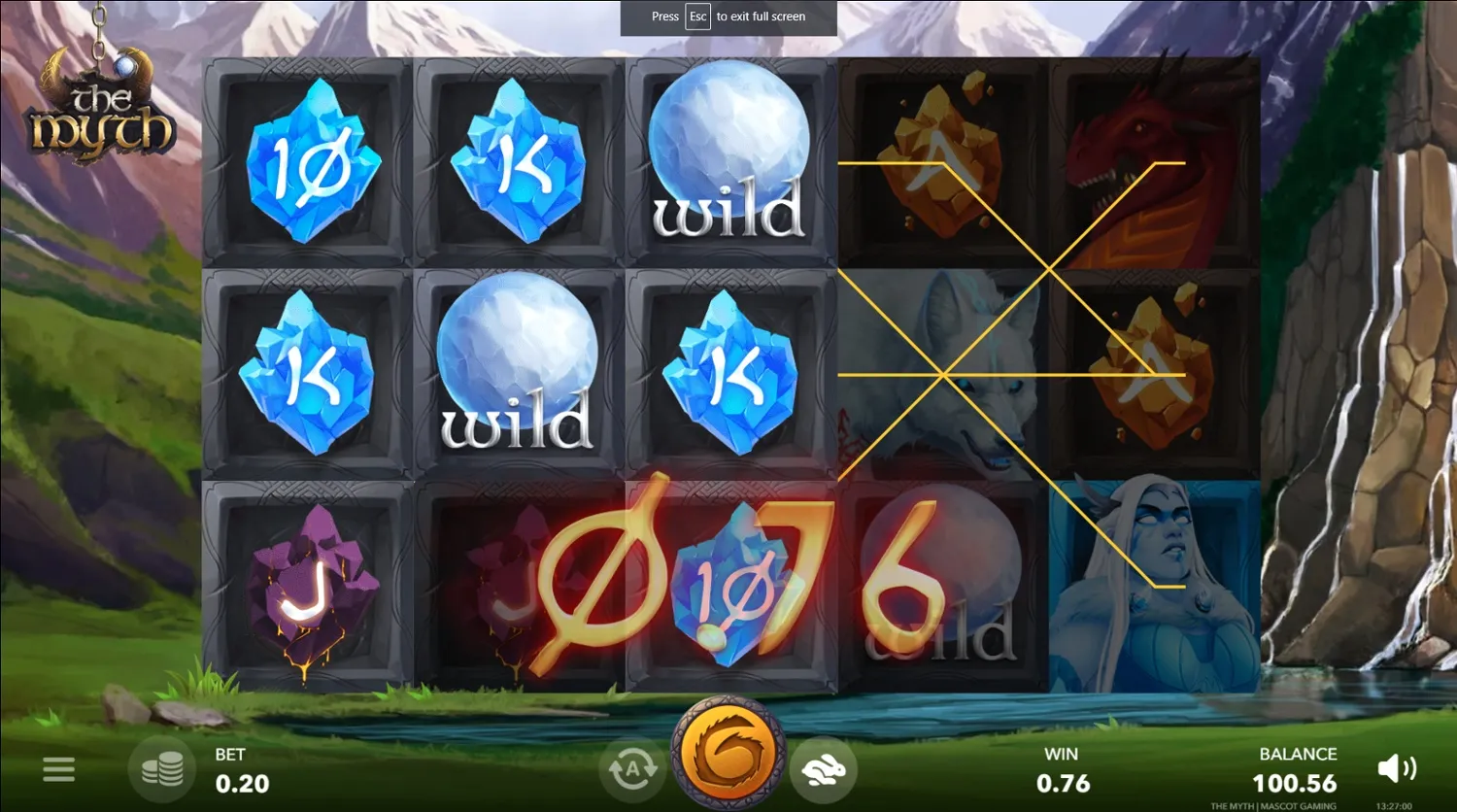Select the white wolf symbol on reel four
This screenshot has width=1457, height=812.
tap(939, 374)
